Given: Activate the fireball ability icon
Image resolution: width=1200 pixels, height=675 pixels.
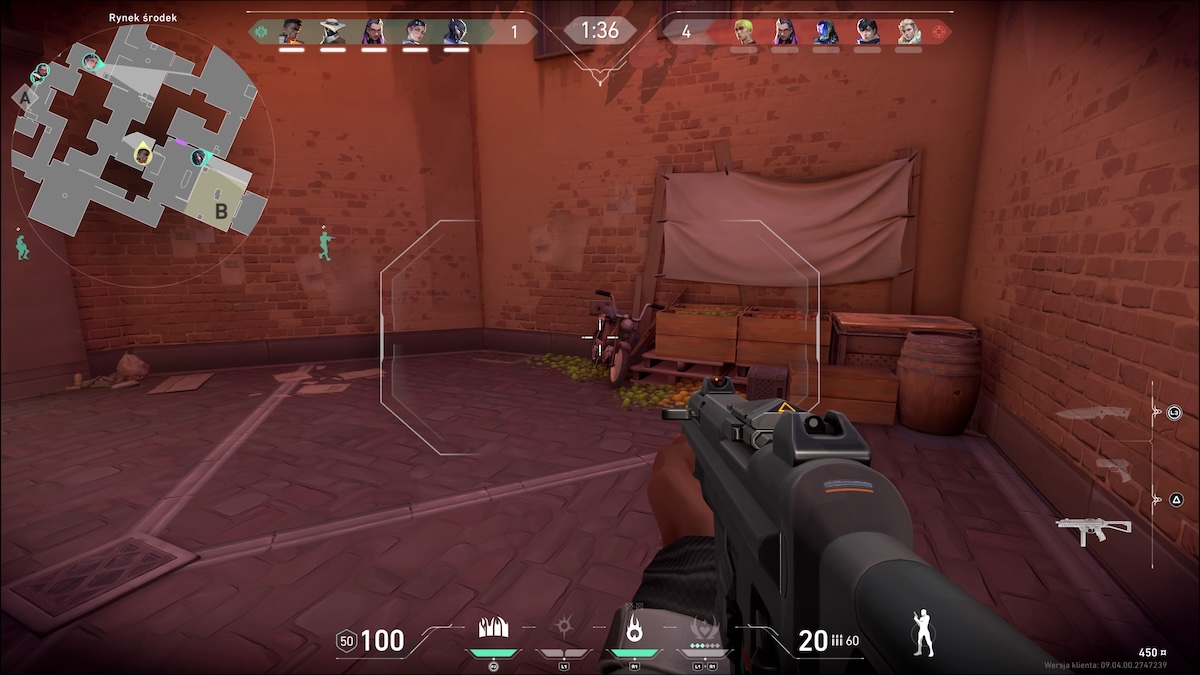Looking at the screenshot, I should click(633, 627).
